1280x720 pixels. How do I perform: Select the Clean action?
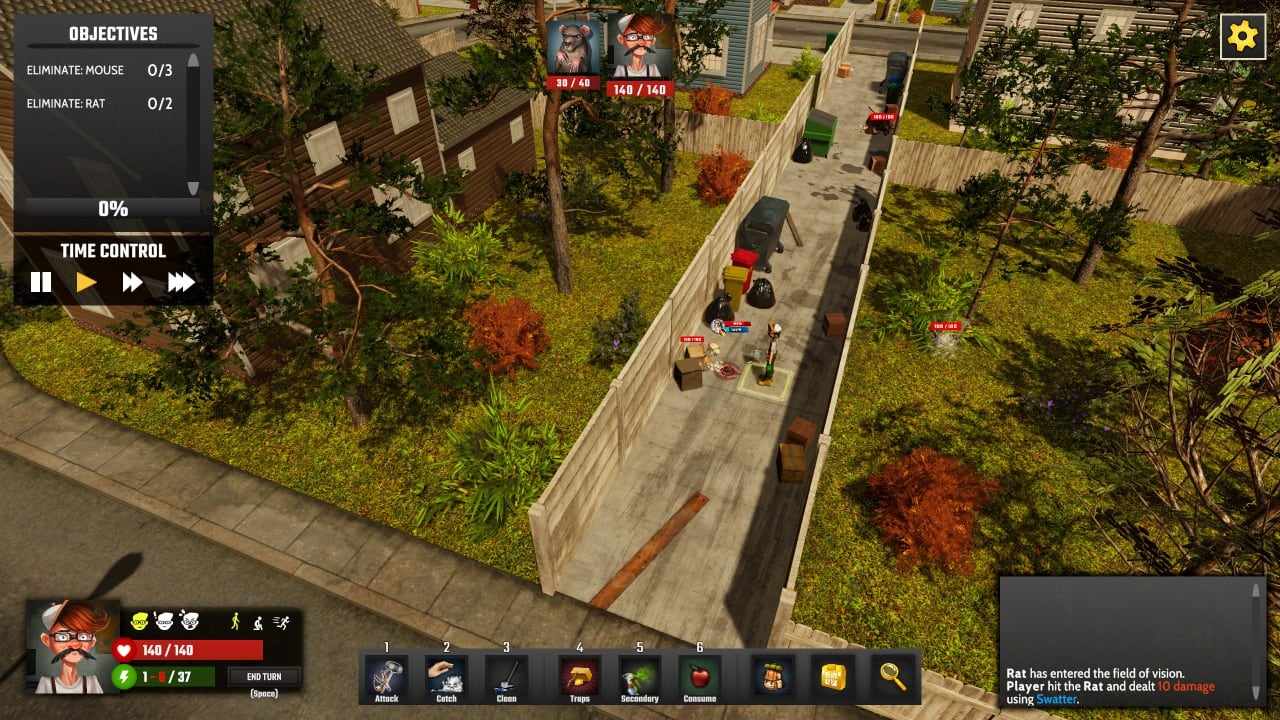click(x=506, y=675)
